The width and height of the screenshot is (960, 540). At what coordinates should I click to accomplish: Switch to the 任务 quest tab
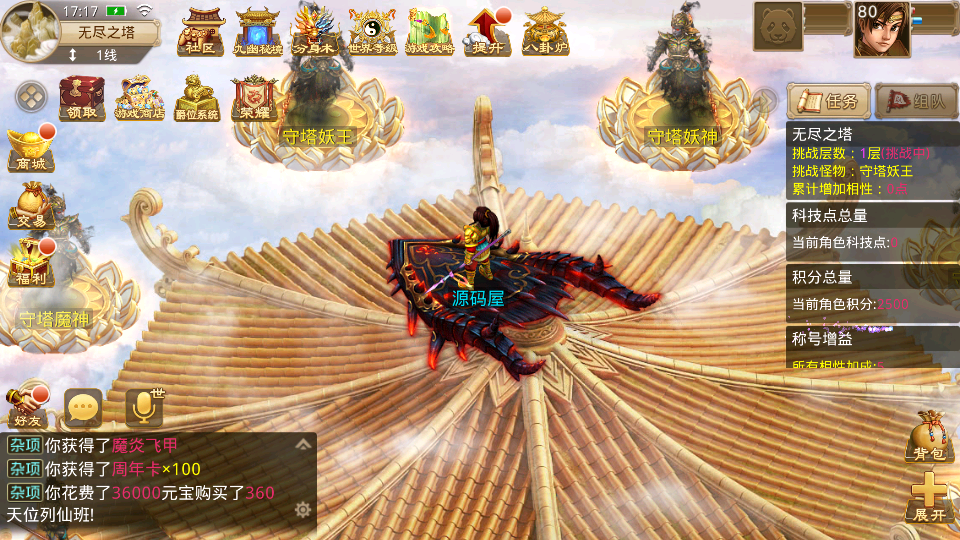pyautogui.click(x=826, y=100)
